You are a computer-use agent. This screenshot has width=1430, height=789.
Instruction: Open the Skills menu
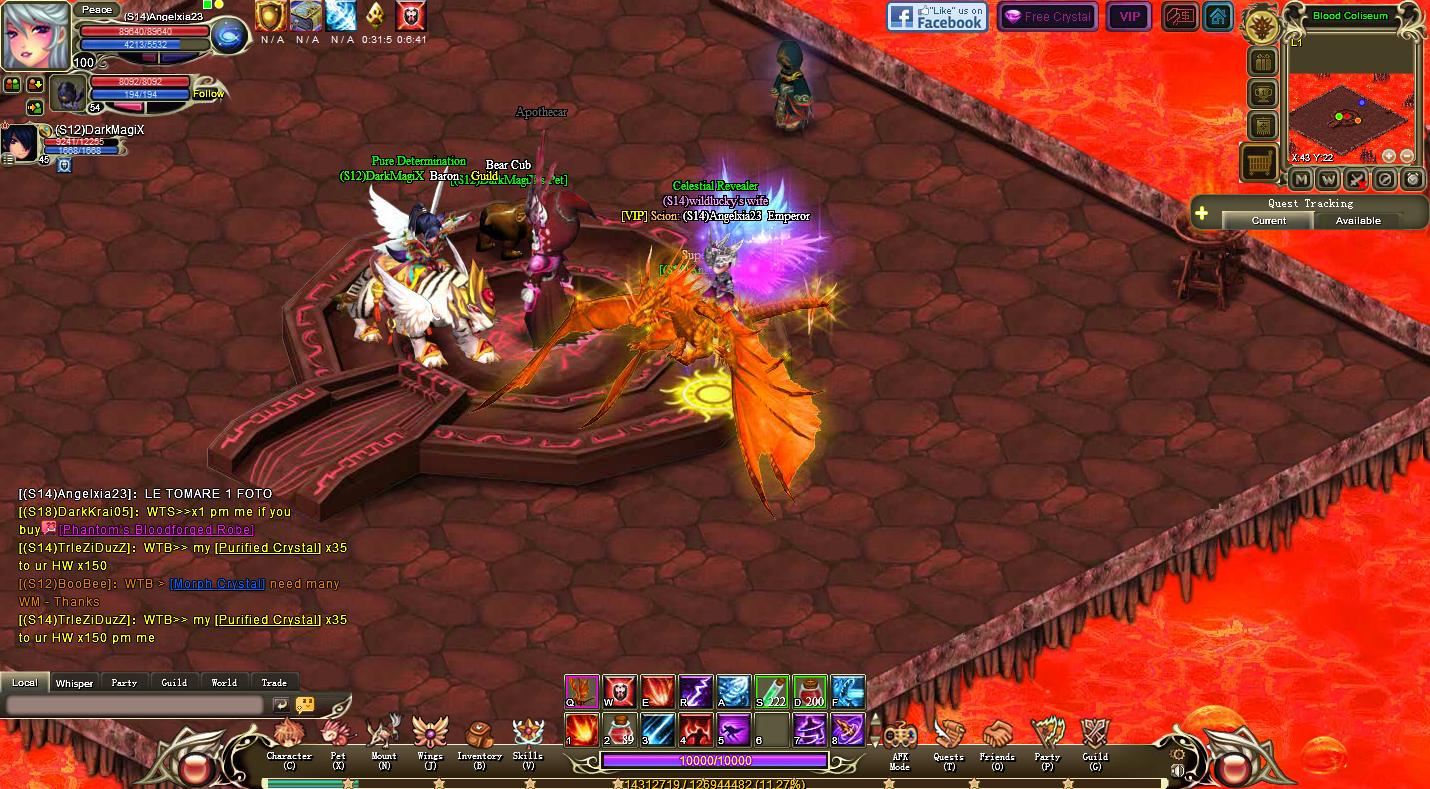pos(527,740)
